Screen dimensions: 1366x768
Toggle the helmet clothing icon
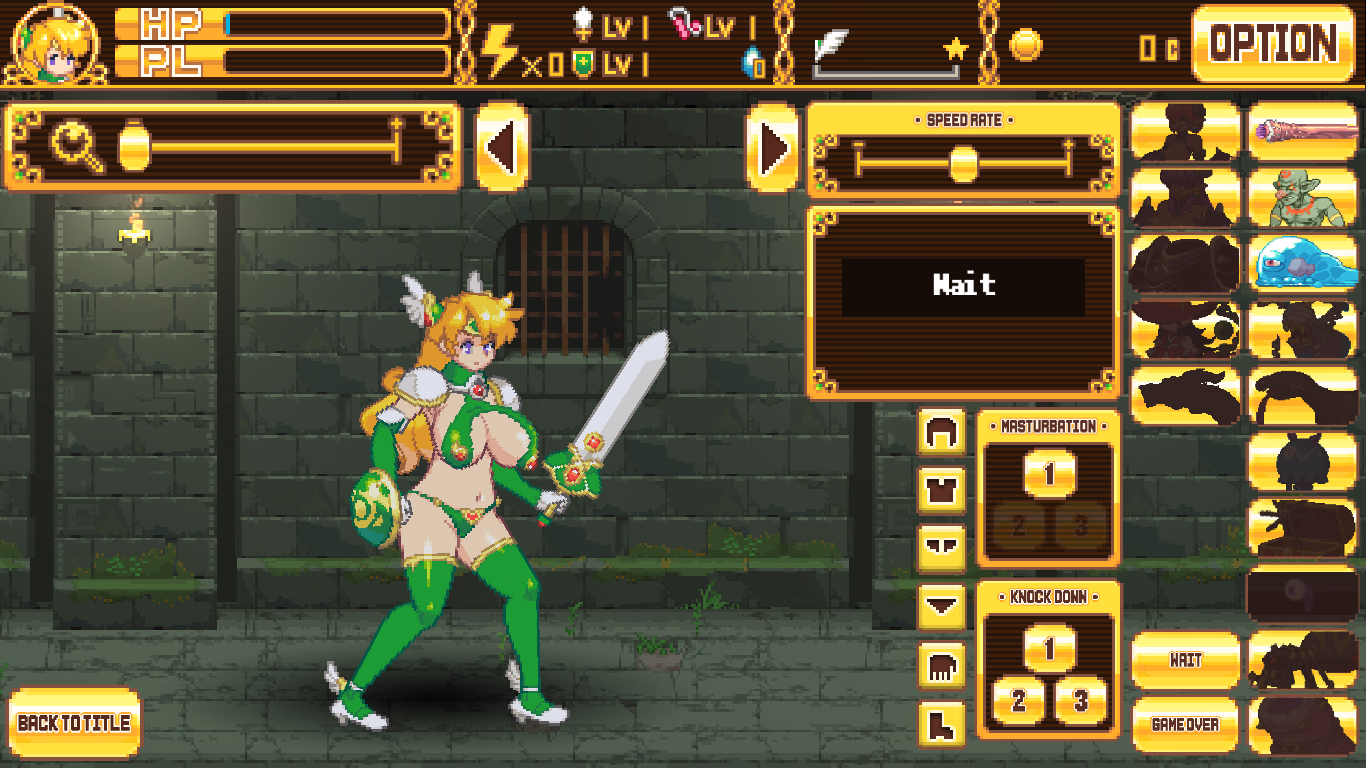click(940, 430)
